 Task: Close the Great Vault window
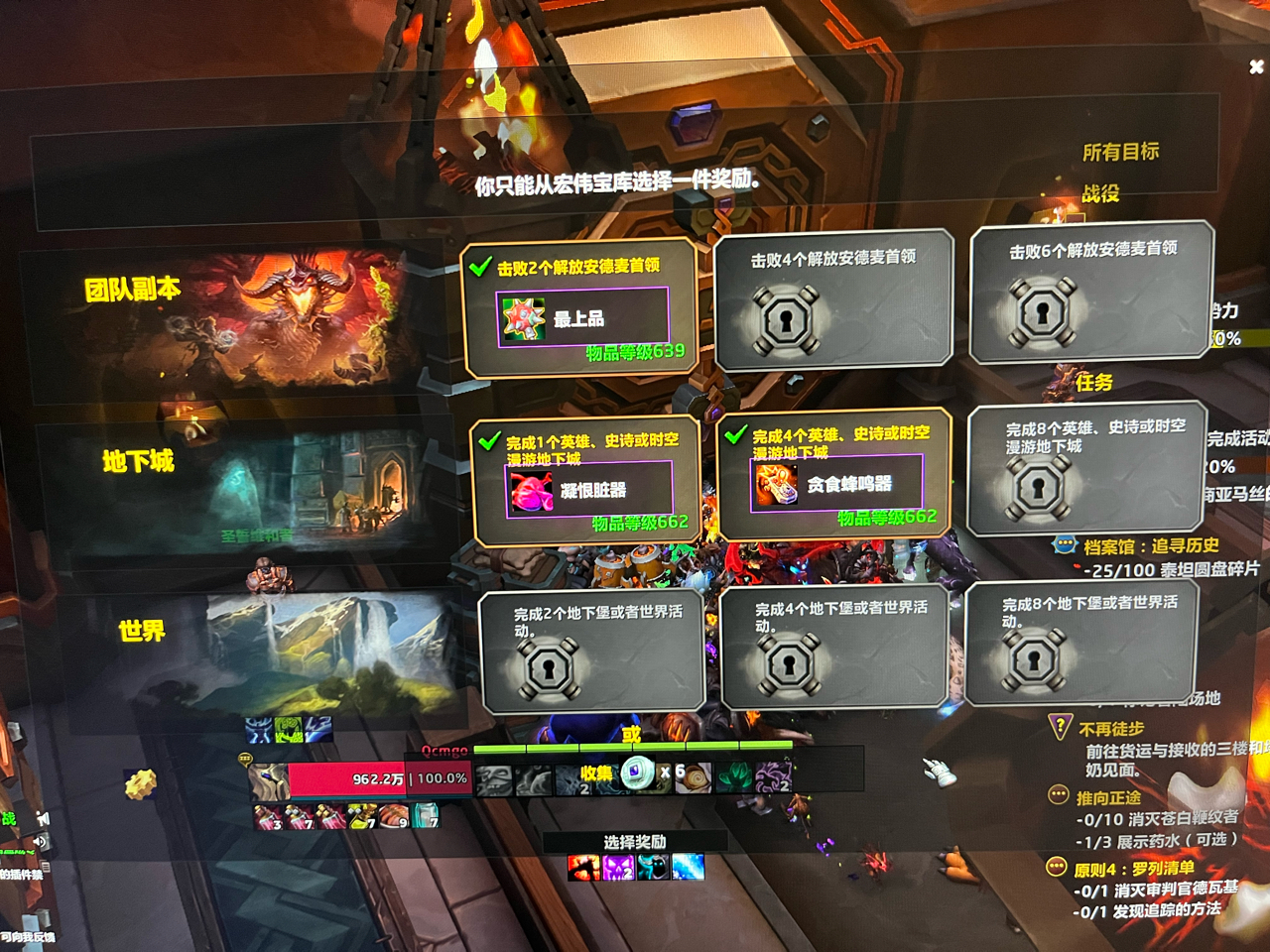tap(1256, 66)
